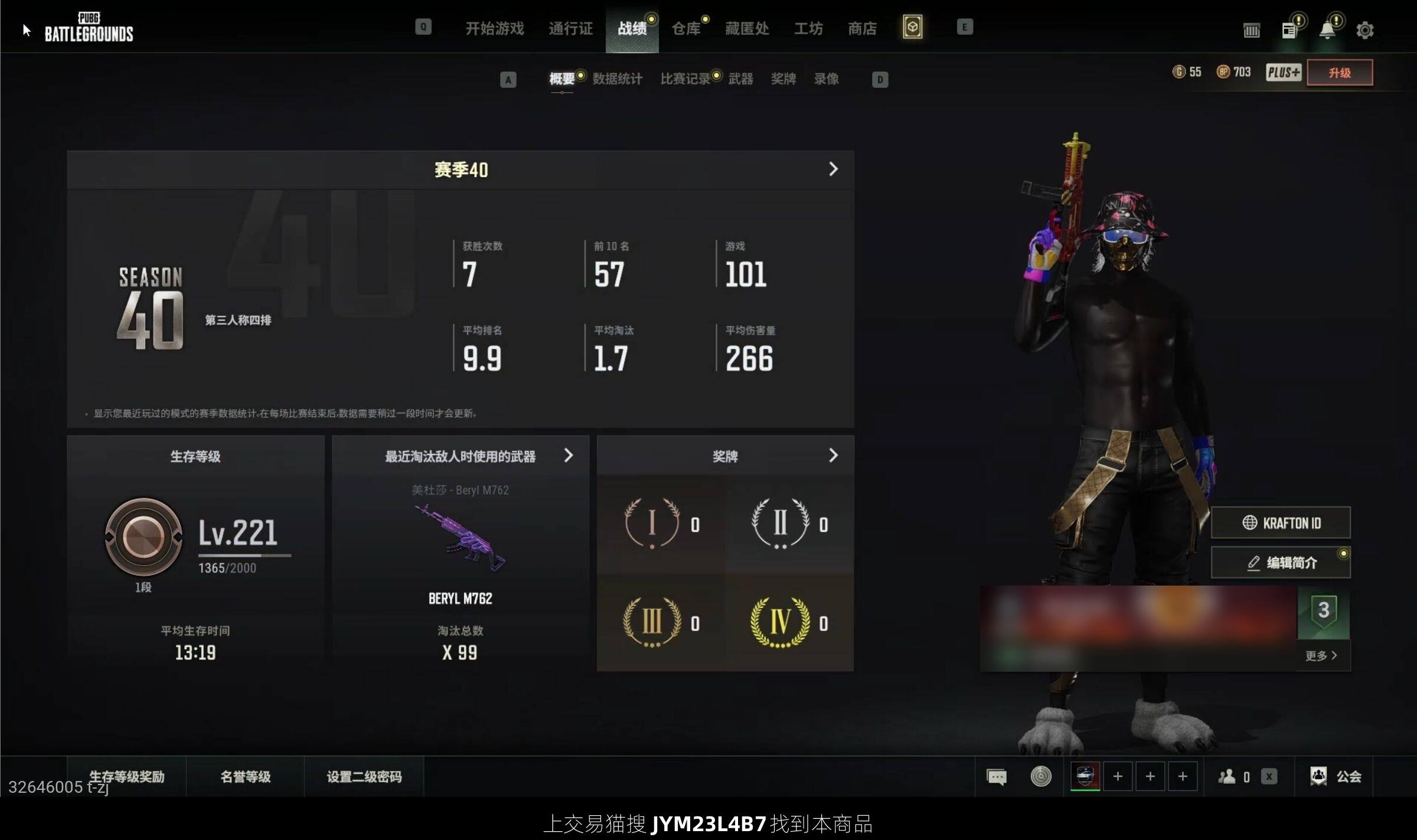Open the 开始游戏 start game tab
1417x840 pixels.
point(494,28)
